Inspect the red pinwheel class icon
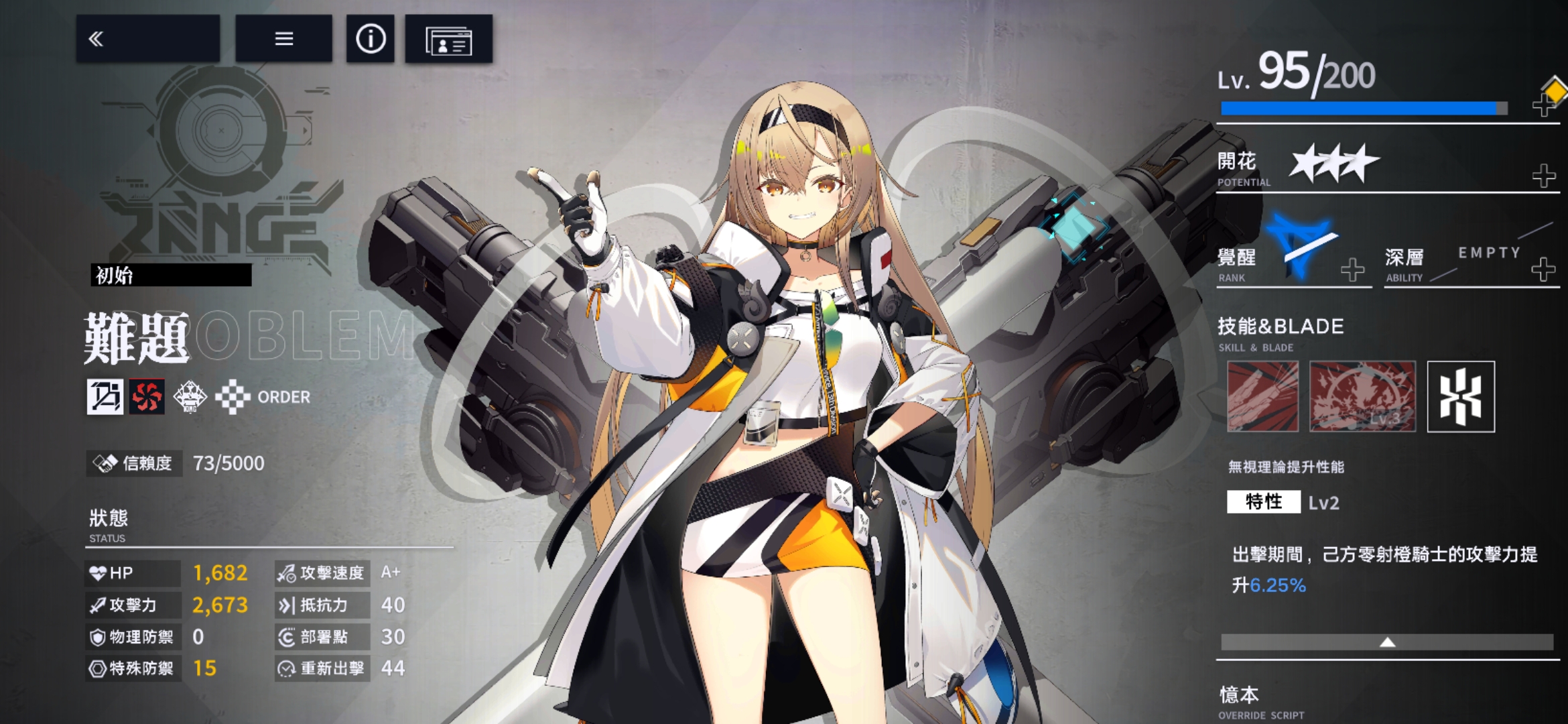This screenshot has height=724, width=1568. (x=147, y=397)
